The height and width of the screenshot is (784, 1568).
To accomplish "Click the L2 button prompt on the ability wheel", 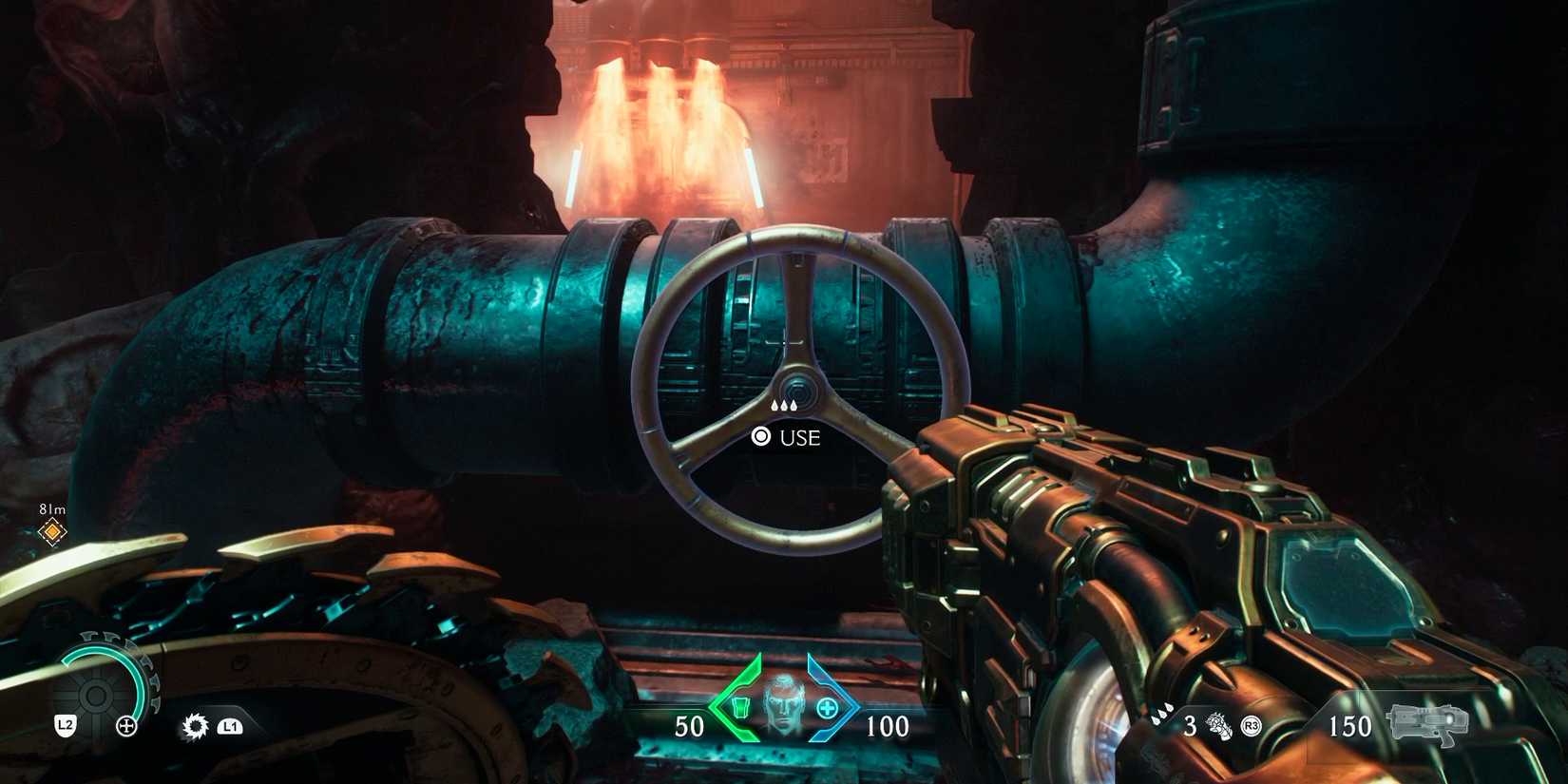I will [65, 725].
